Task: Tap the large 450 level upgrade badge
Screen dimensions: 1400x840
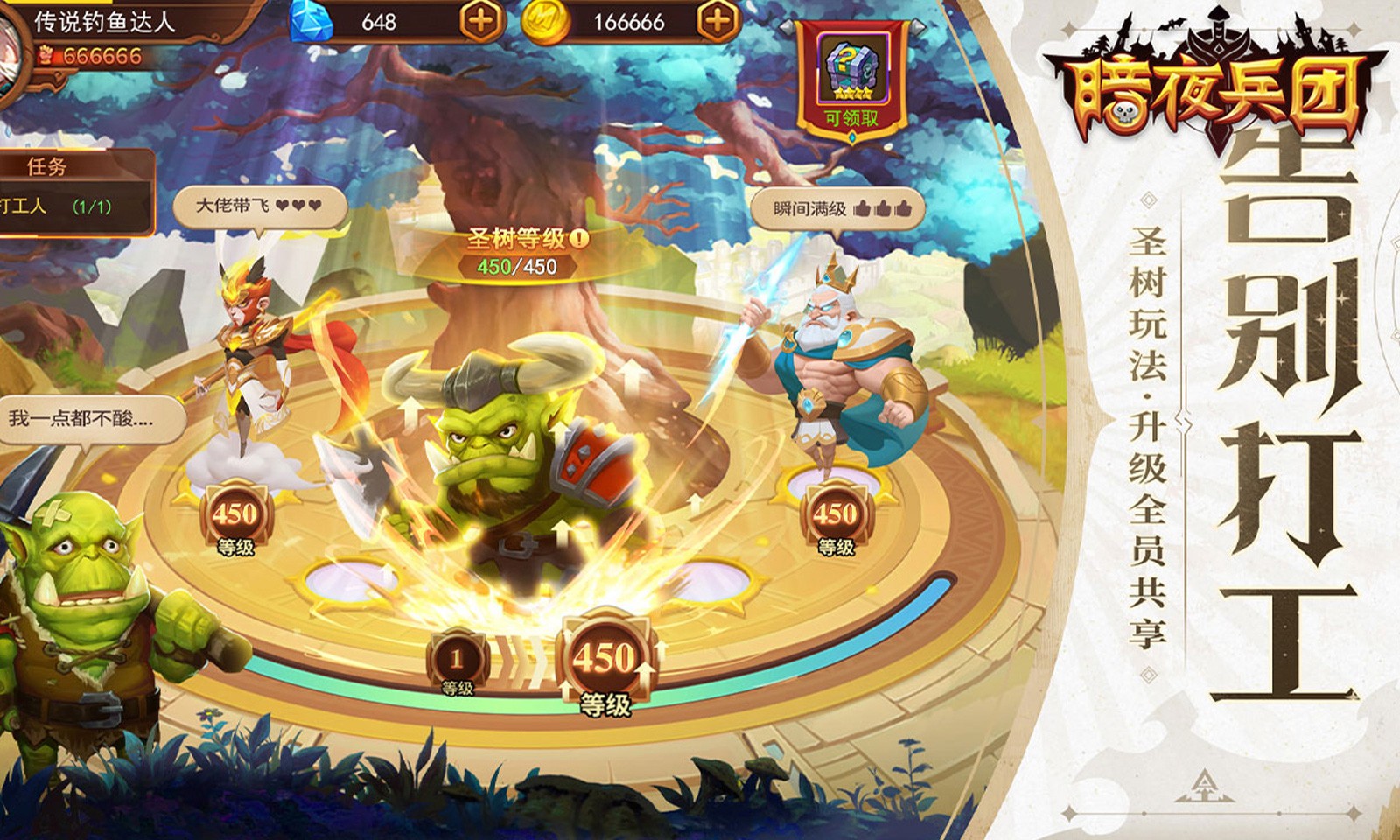Action: pyautogui.click(x=605, y=662)
